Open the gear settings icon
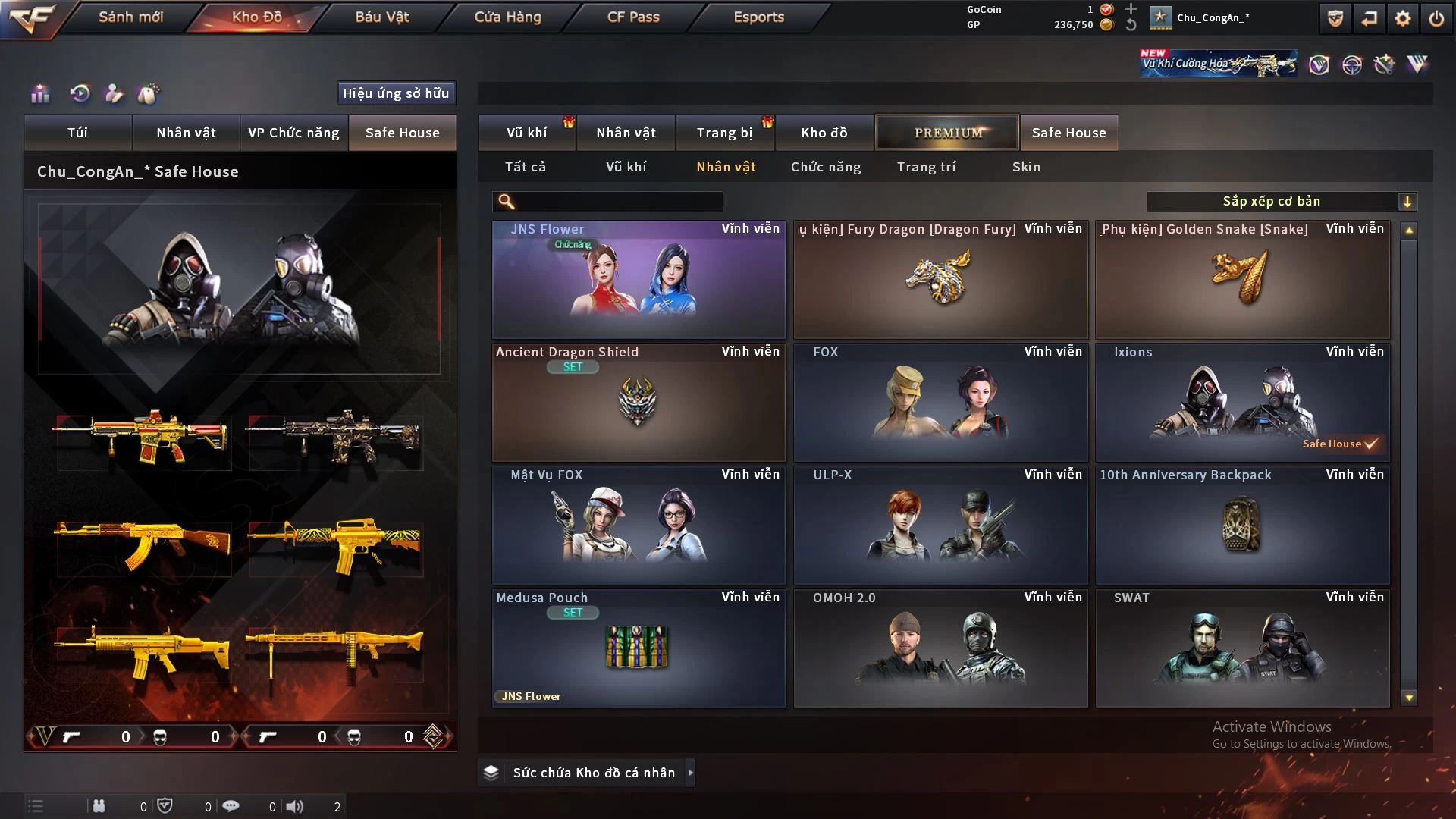The height and width of the screenshot is (819, 1456). 1403,18
